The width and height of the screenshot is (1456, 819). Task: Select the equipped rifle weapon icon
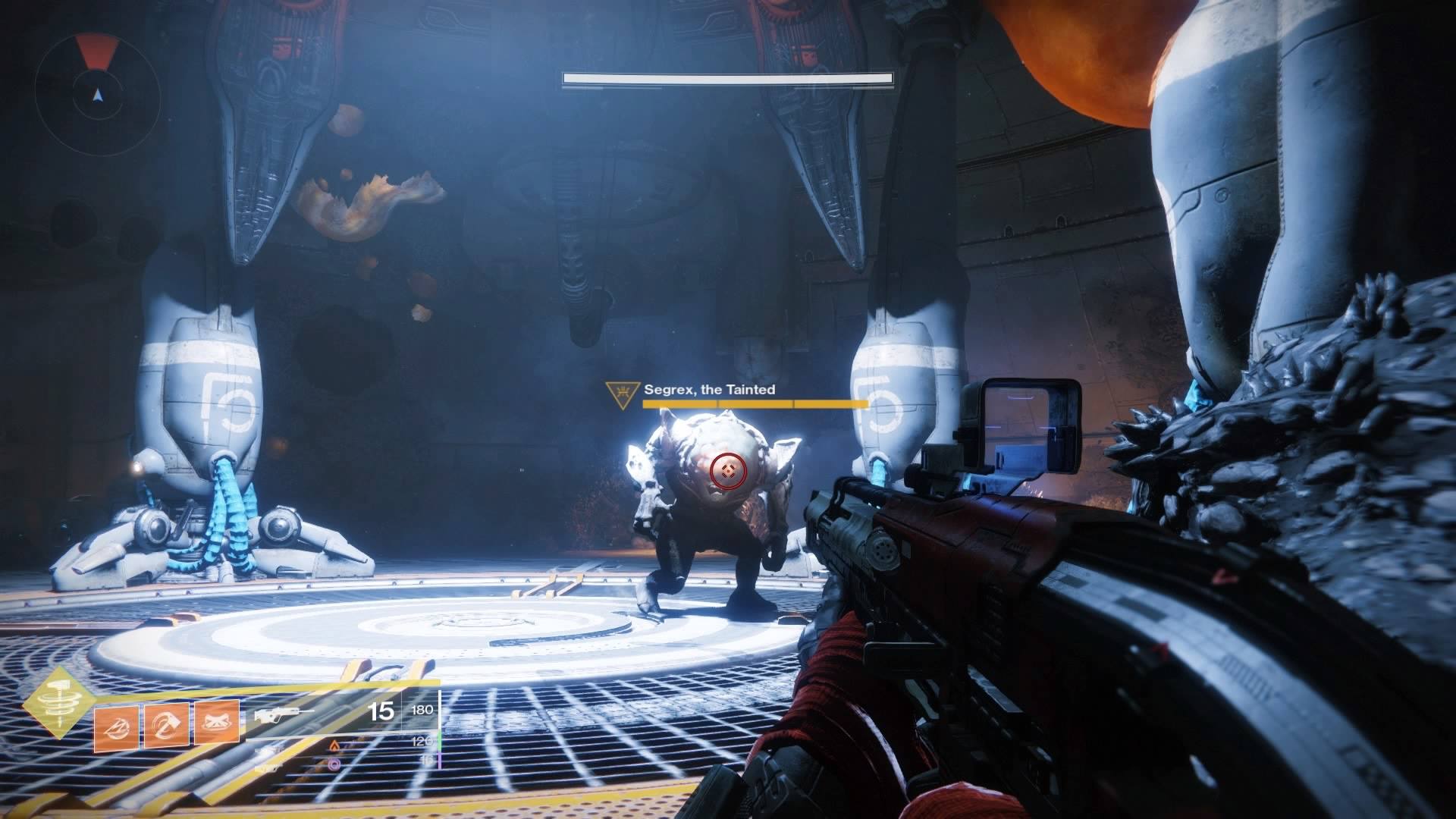pos(284,714)
